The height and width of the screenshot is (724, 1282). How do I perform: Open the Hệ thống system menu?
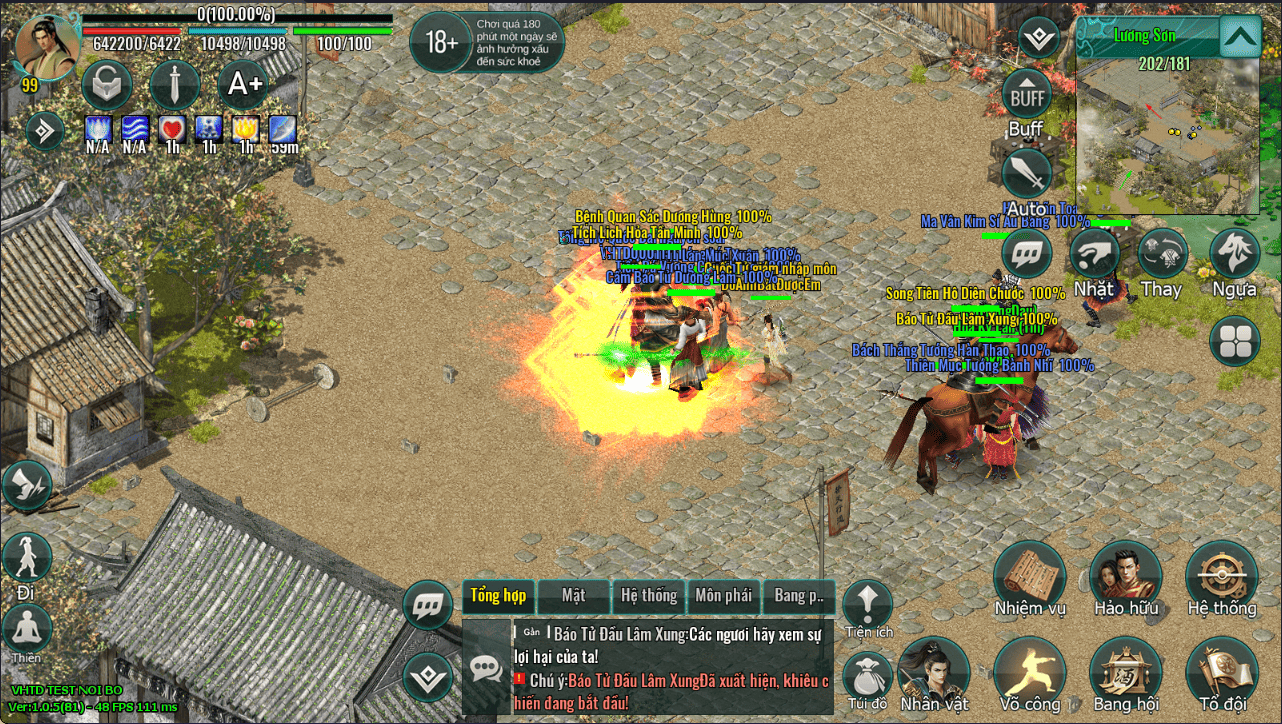[1221, 578]
